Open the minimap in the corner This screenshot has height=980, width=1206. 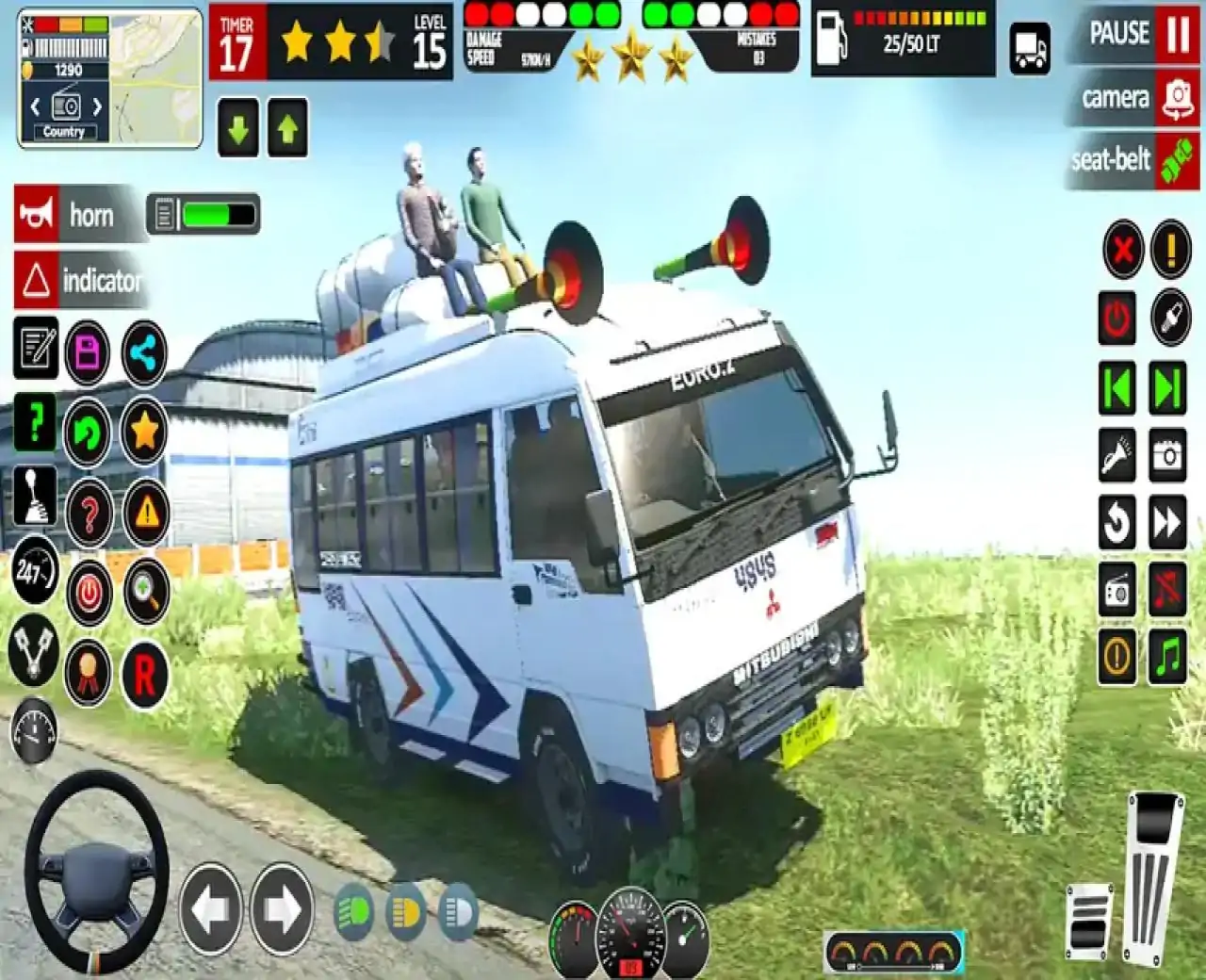tap(110, 78)
